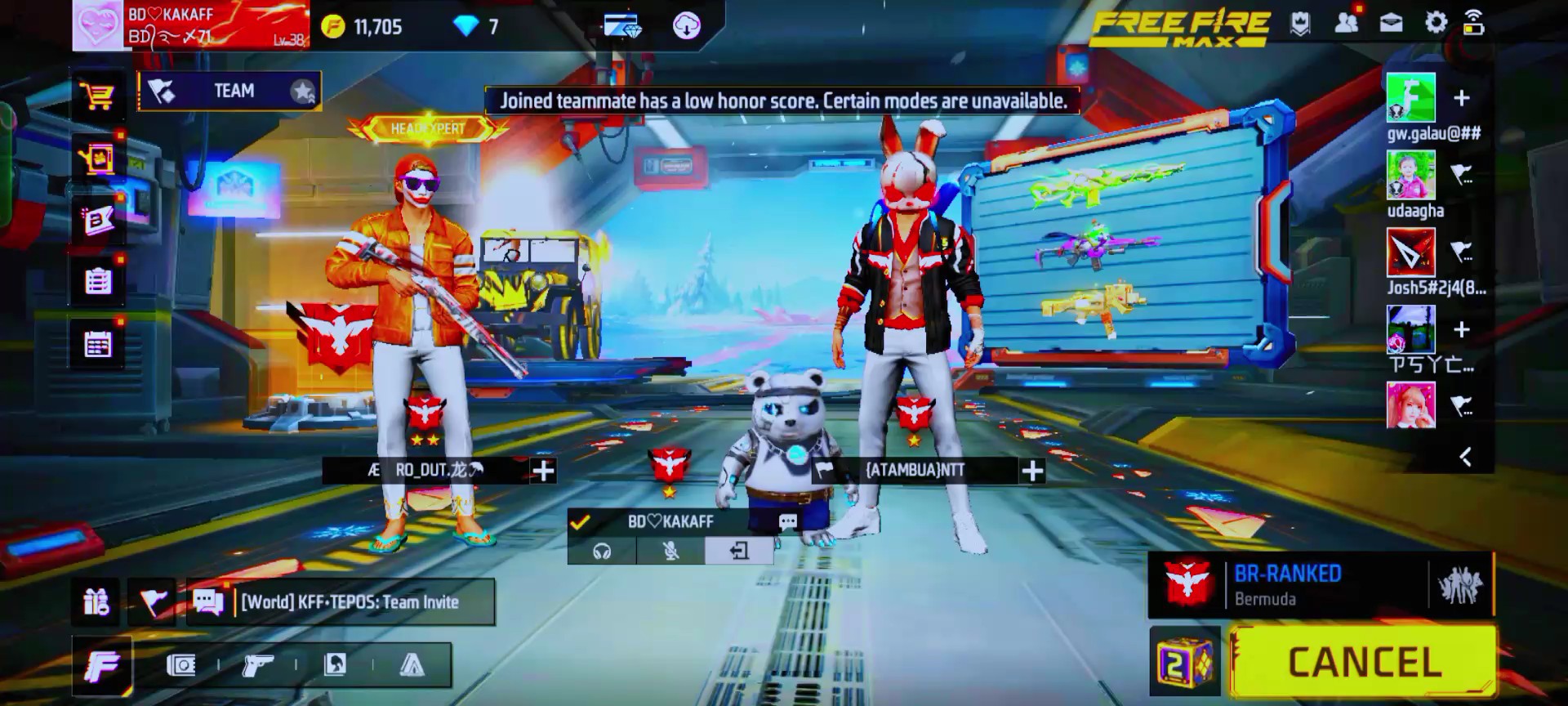Open the weapons gun icon in bottom bar
1568x706 pixels.
tap(257, 666)
